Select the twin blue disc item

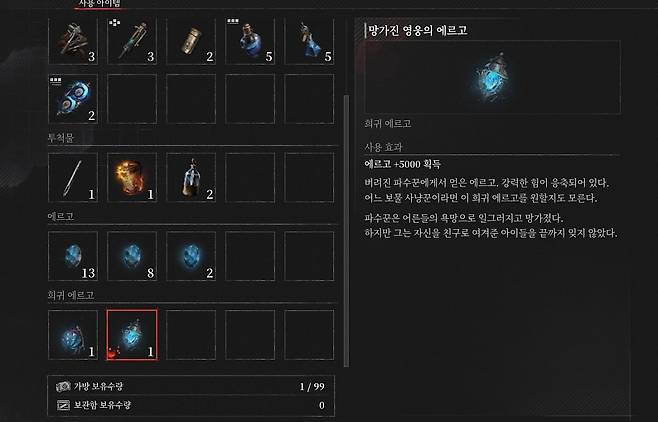(73, 98)
